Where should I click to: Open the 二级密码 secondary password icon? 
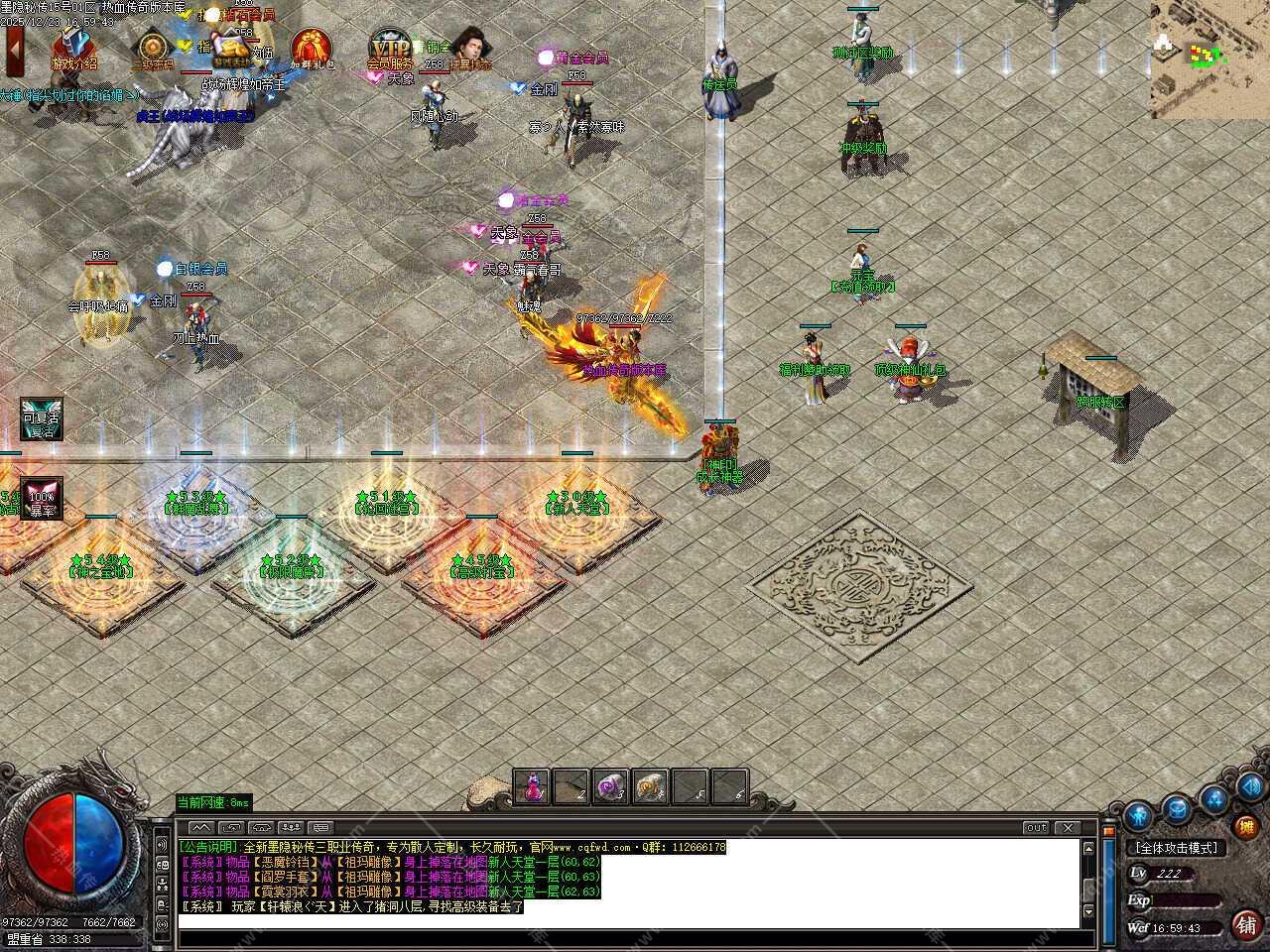tap(153, 50)
